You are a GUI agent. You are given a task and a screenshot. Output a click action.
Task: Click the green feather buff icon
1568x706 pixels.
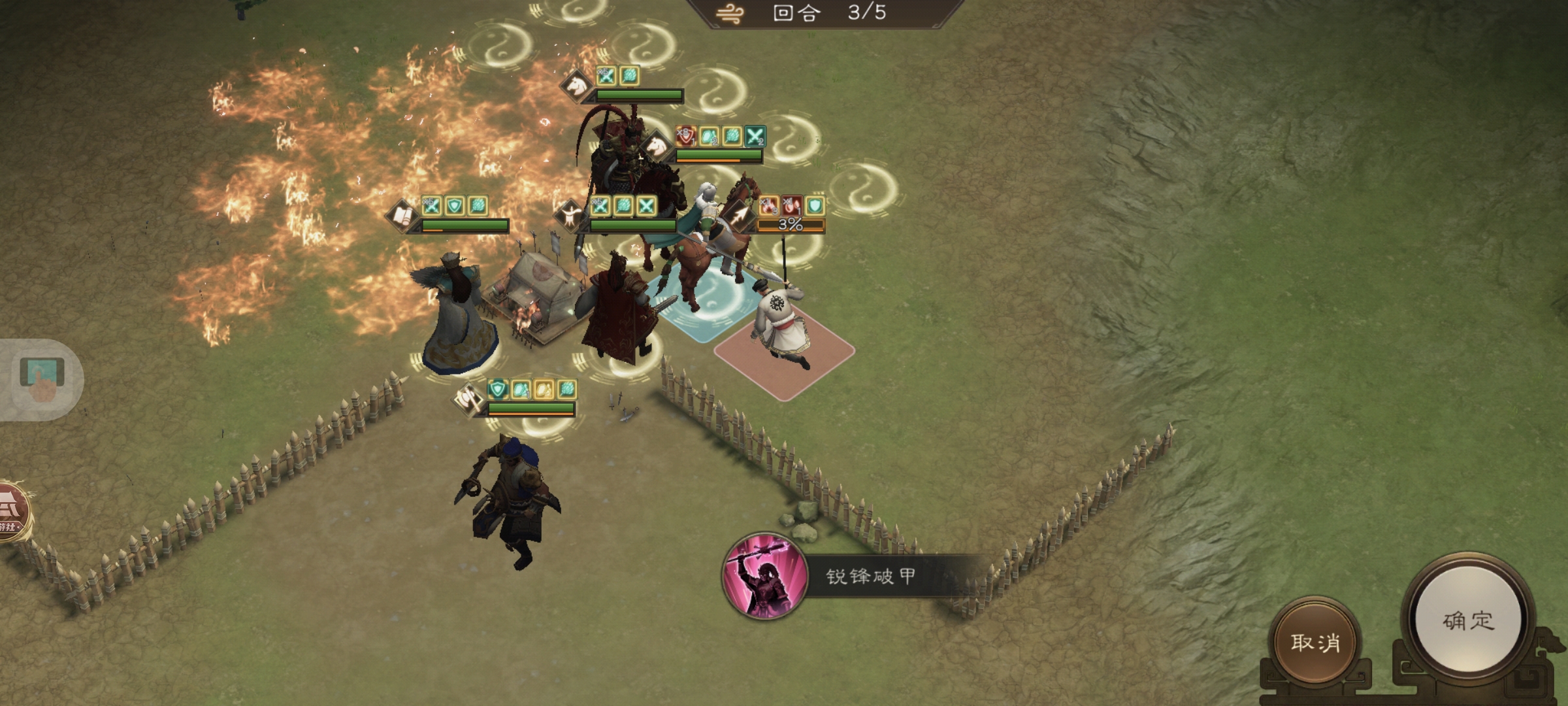coord(629,76)
